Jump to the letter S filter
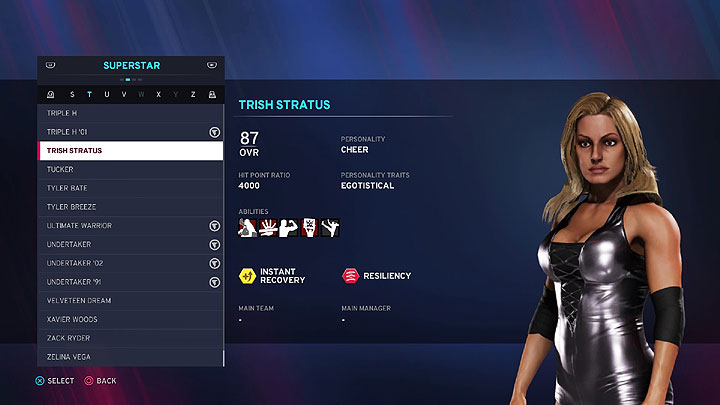The width and height of the screenshot is (720, 405). pyautogui.click(x=71, y=95)
